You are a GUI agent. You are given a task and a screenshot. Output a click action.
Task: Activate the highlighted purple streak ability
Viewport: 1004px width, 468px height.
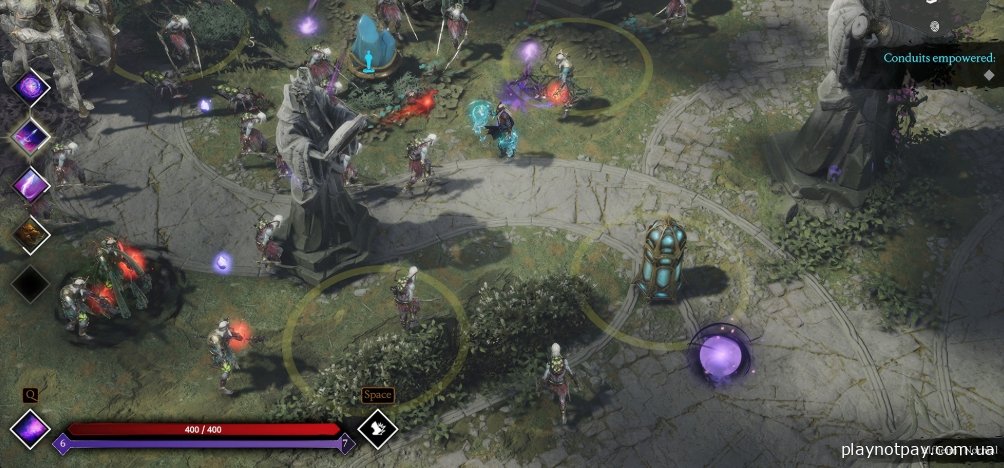(x=31, y=135)
